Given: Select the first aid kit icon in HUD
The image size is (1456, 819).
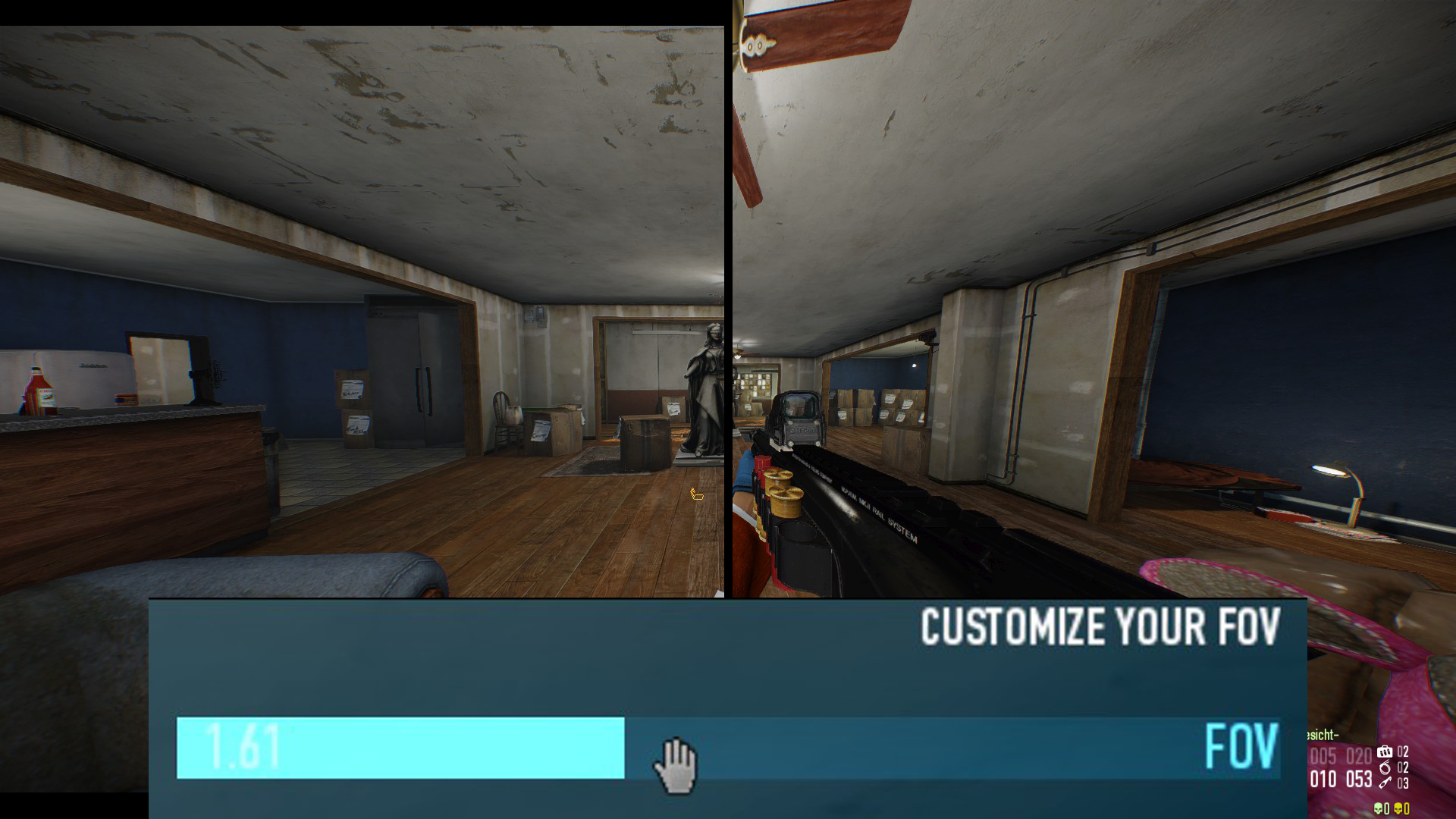Looking at the screenshot, I should click(1385, 752).
